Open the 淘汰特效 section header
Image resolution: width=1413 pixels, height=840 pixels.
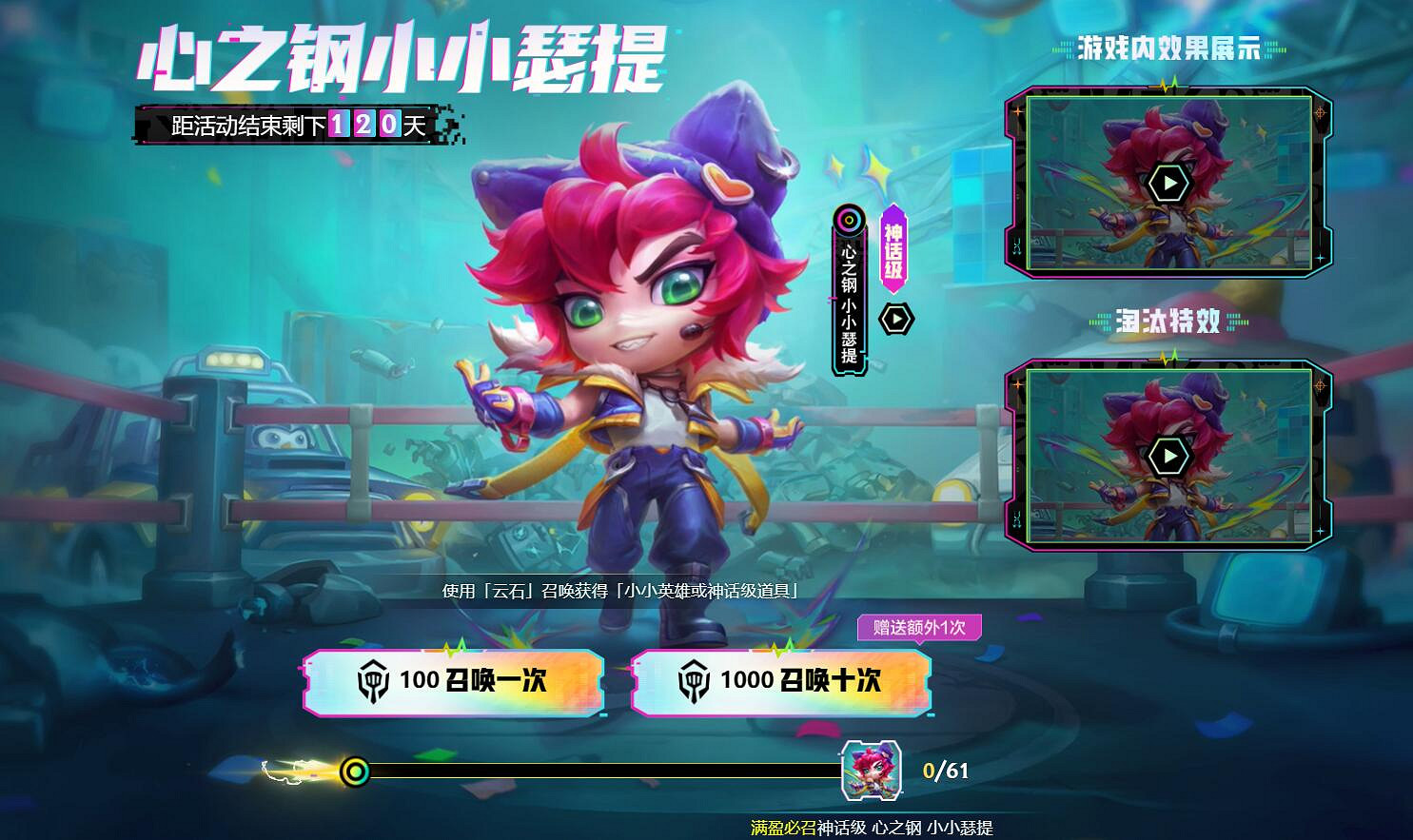(1168, 322)
